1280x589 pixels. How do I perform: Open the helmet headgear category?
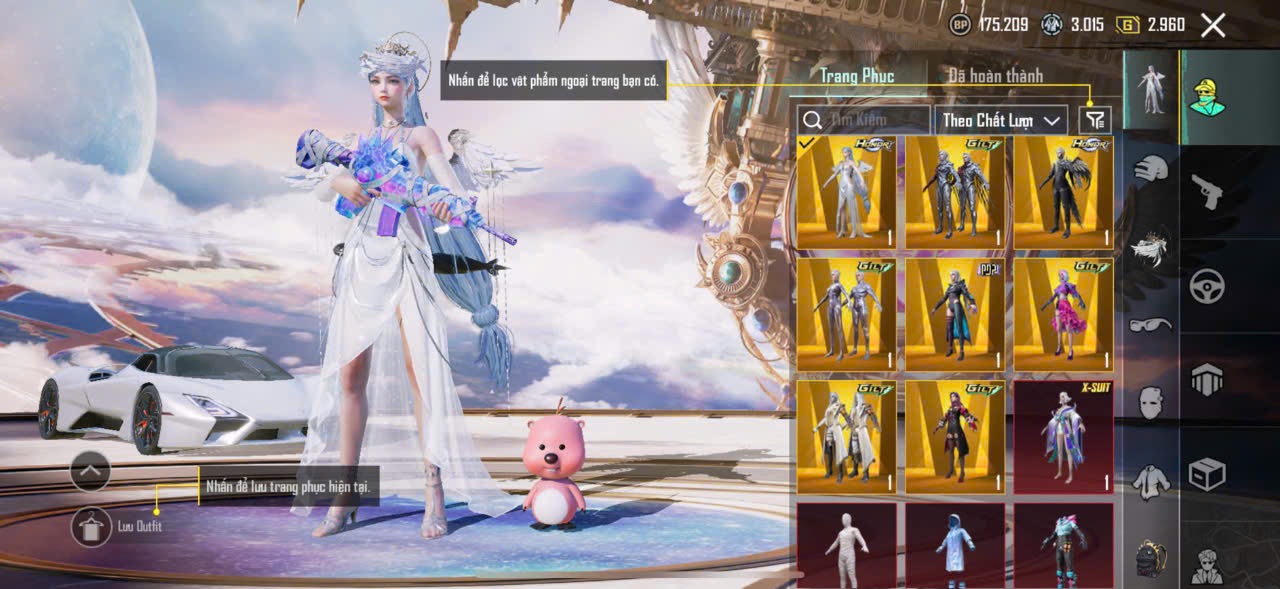coord(1151,168)
